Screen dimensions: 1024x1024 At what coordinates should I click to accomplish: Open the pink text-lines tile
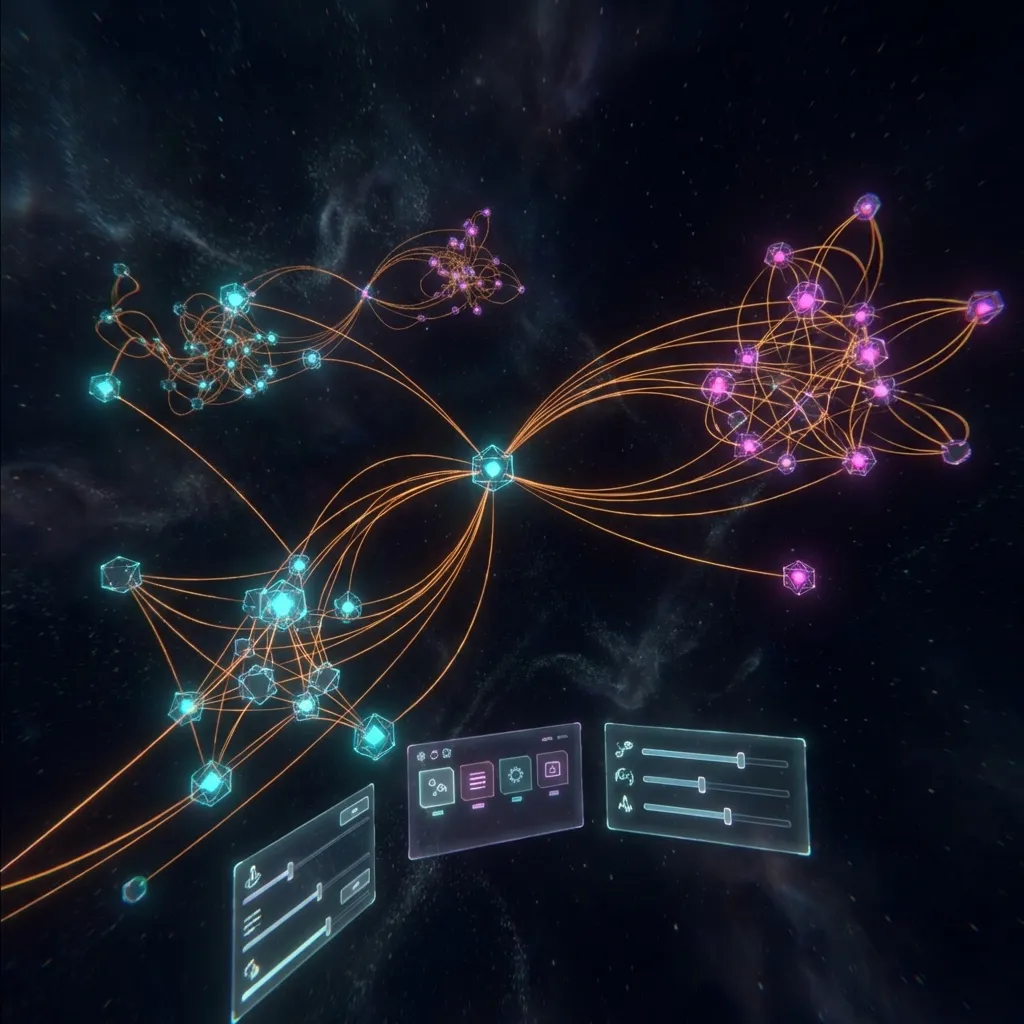click(x=477, y=779)
